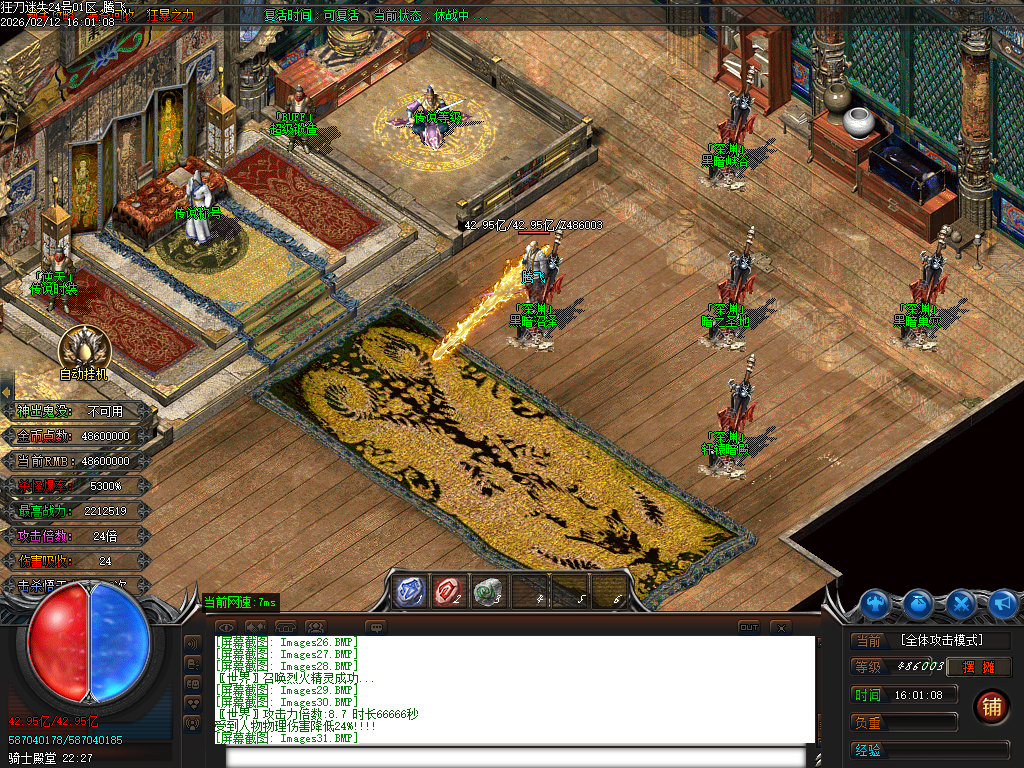Open the character panel via the muscular figure icon
1024x768 pixels.
[x=876, y=603]
